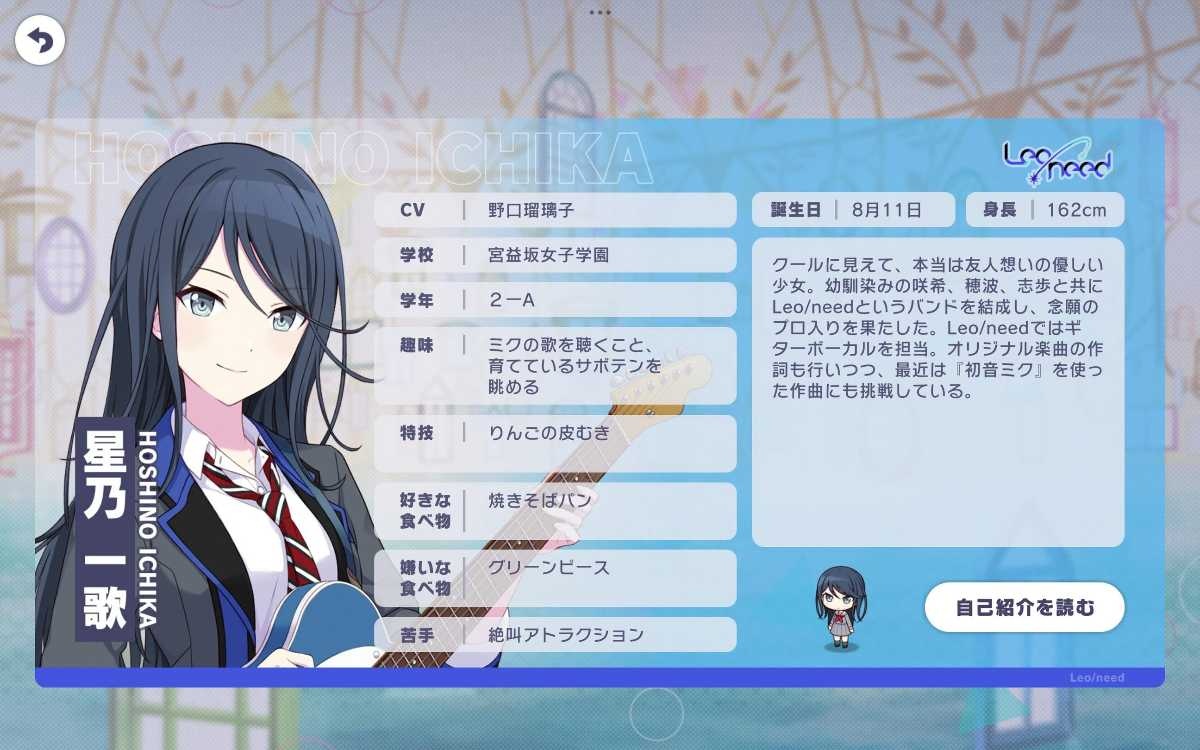Click the three-dot handle at top center
Image resolution: width=1200 pixels, height=750 pixels.
click(600, 13)
